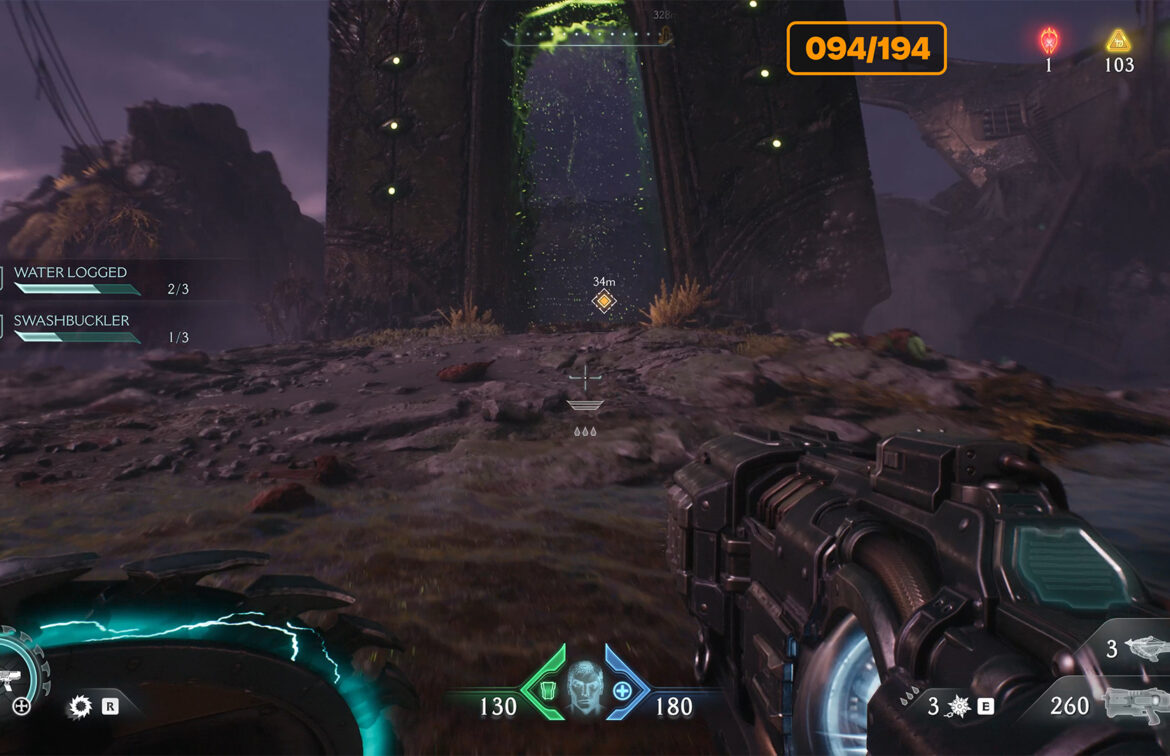This screenshot has height=756, width=1170.
Task: Activate the saw blade ability icon
Action: (x=79, y=707)
